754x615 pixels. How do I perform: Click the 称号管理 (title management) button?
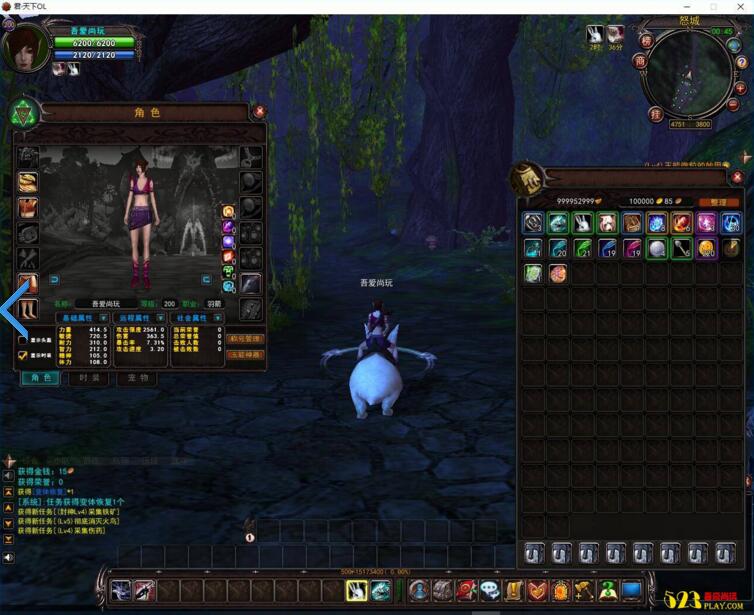[x=246, y=340]
